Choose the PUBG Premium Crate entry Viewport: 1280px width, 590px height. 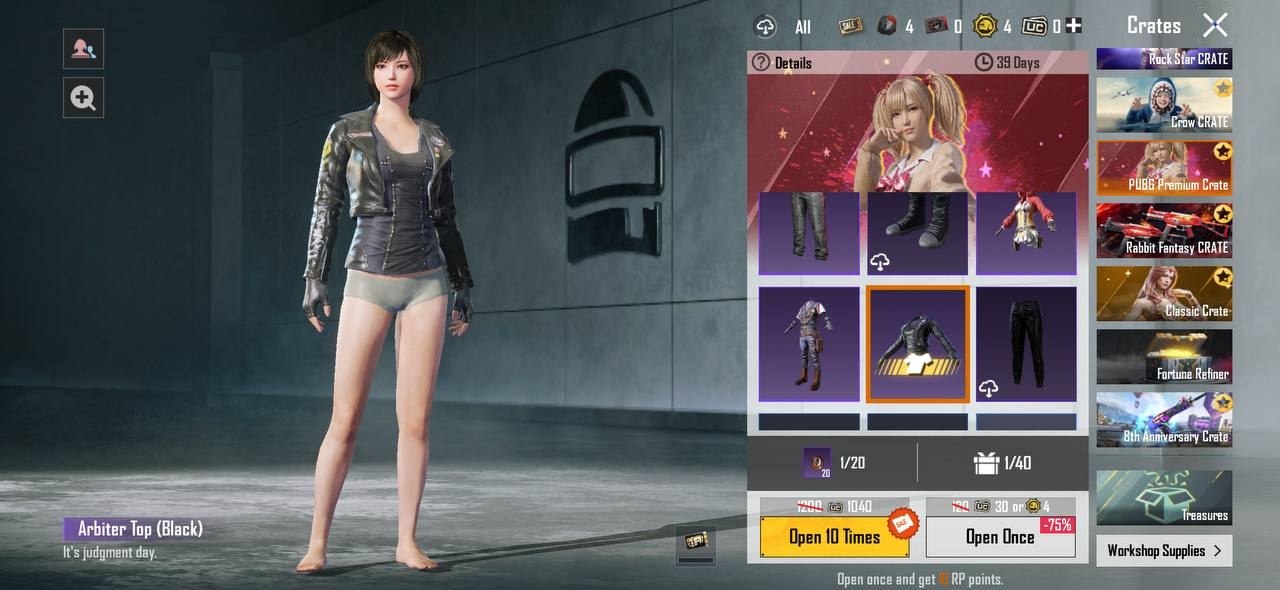point(1164,167)
